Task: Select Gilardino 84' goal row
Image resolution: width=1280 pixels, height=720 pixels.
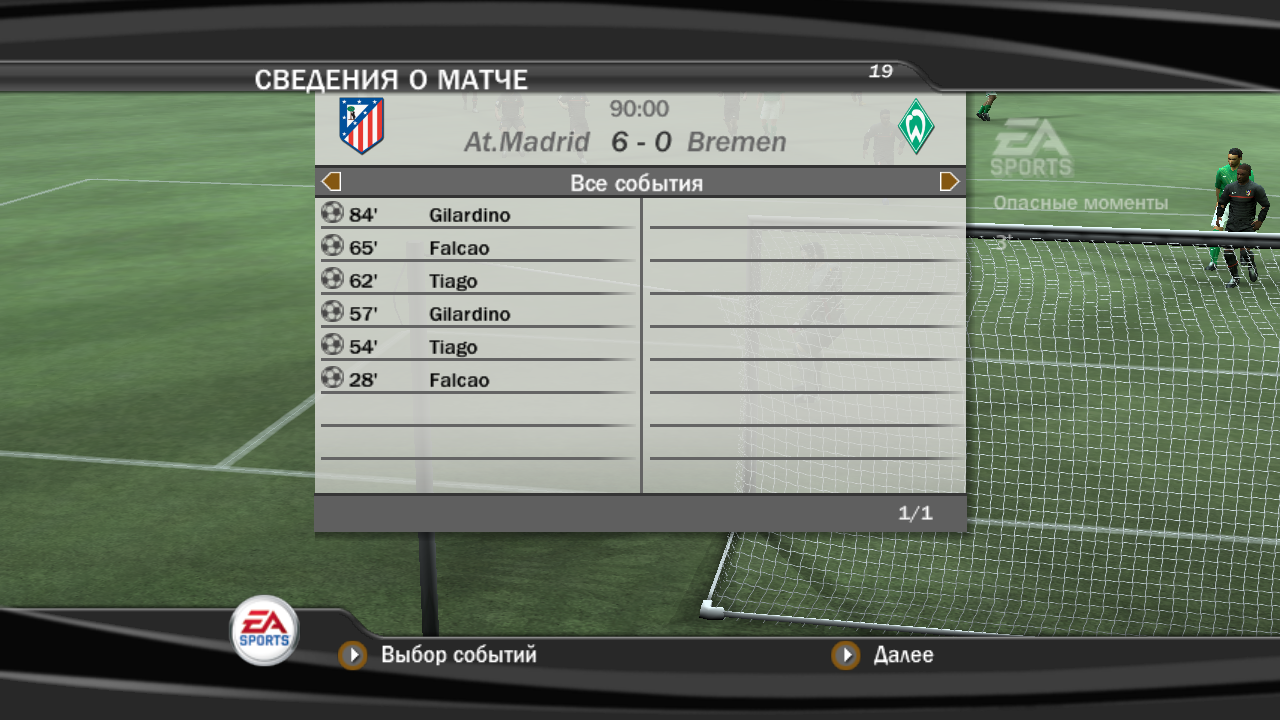Action: point(476,214)
